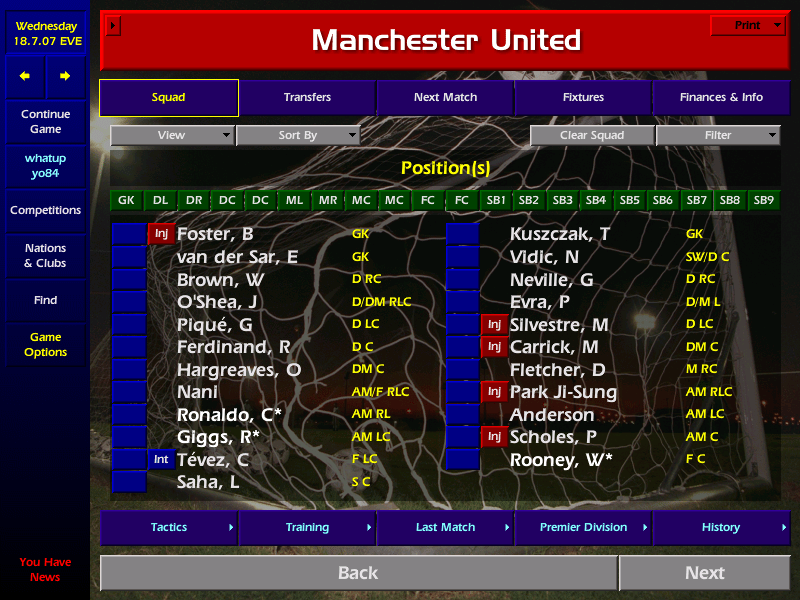Open the Training menu
800x600 pixels.
[307, 527]
